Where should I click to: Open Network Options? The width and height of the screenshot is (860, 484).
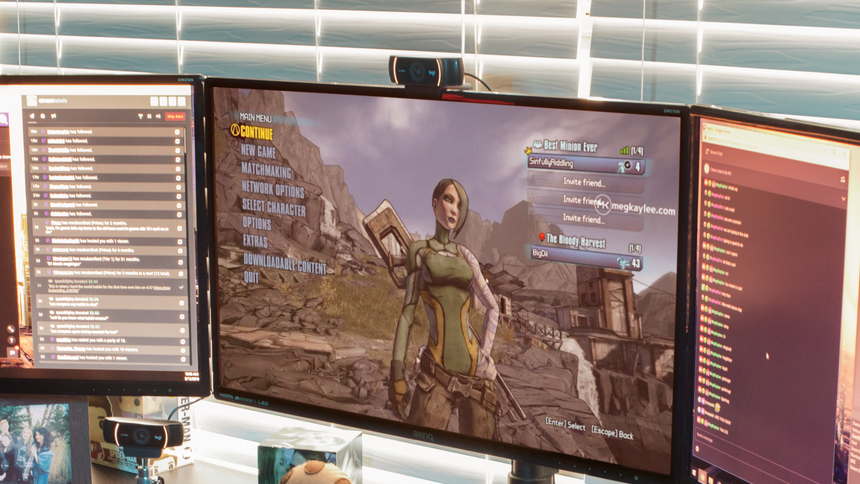pyautogui.click(x=272, y=189)
